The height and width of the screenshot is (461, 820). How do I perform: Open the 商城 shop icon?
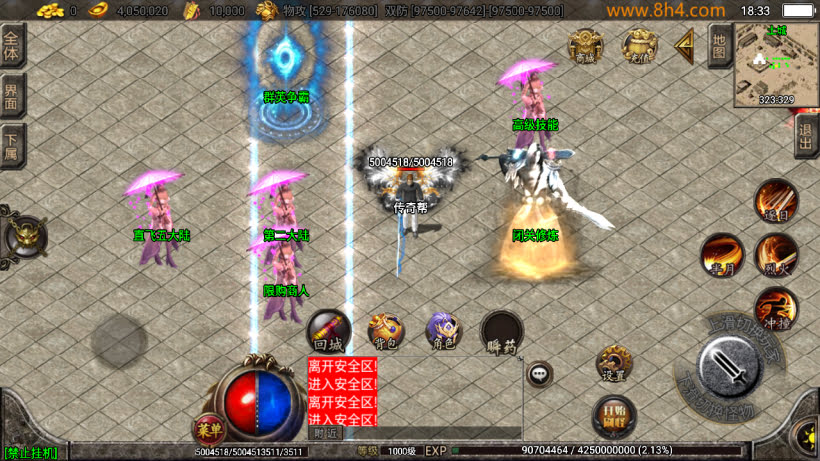586,45
